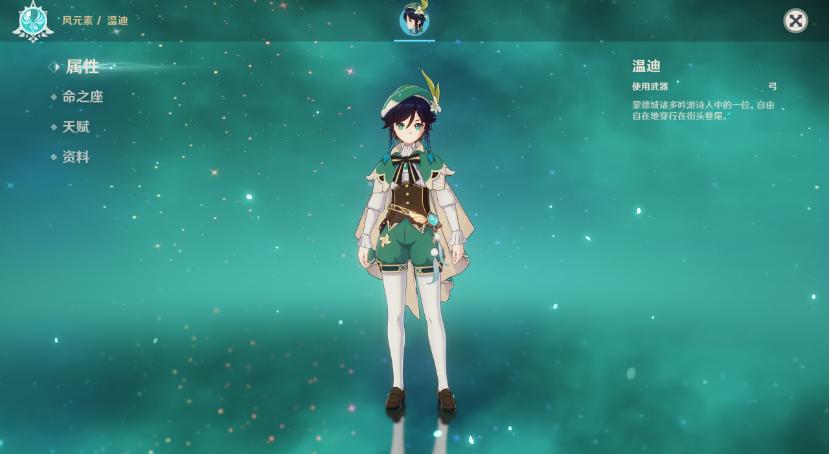The width and height of the screenshot is (830, 454).
Task: Select the 属性 attributes tab
Action: point(82,67)
